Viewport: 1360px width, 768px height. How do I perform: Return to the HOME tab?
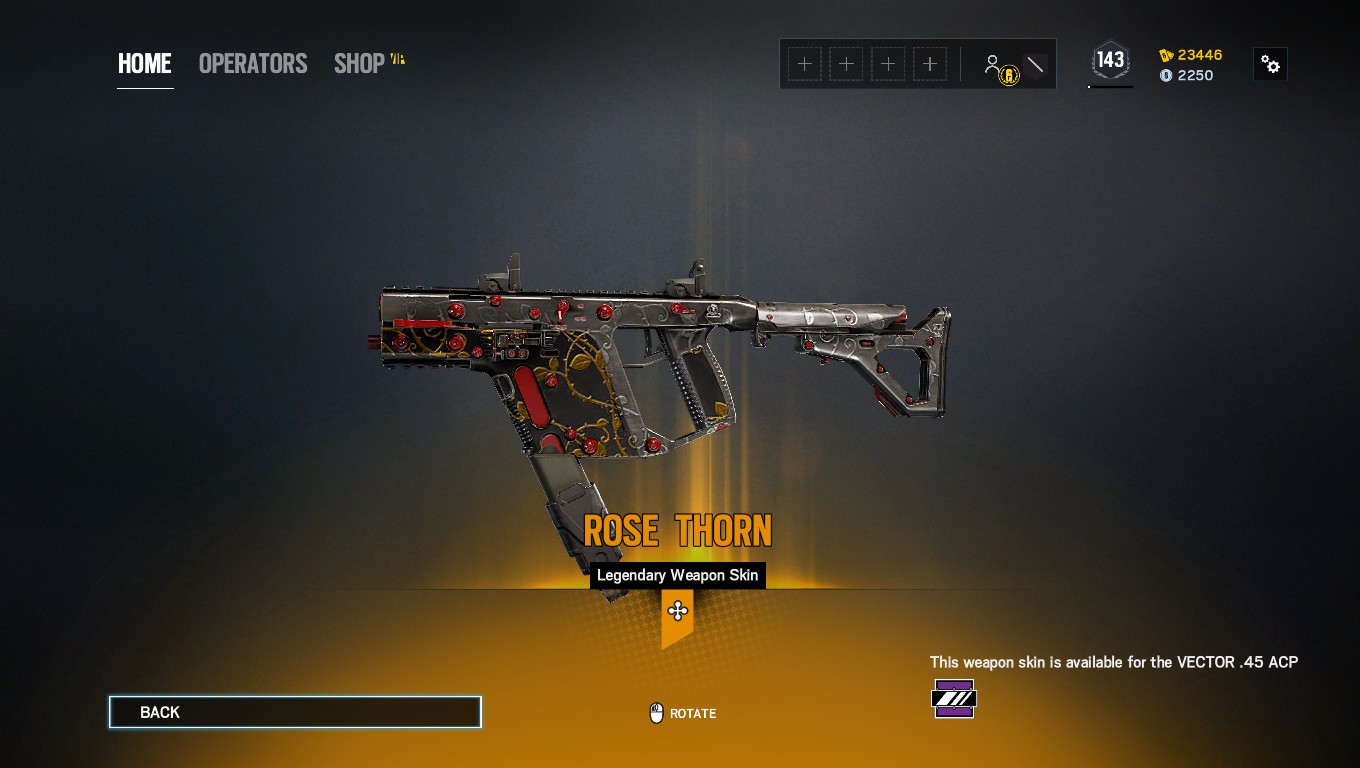coord(144,63)
